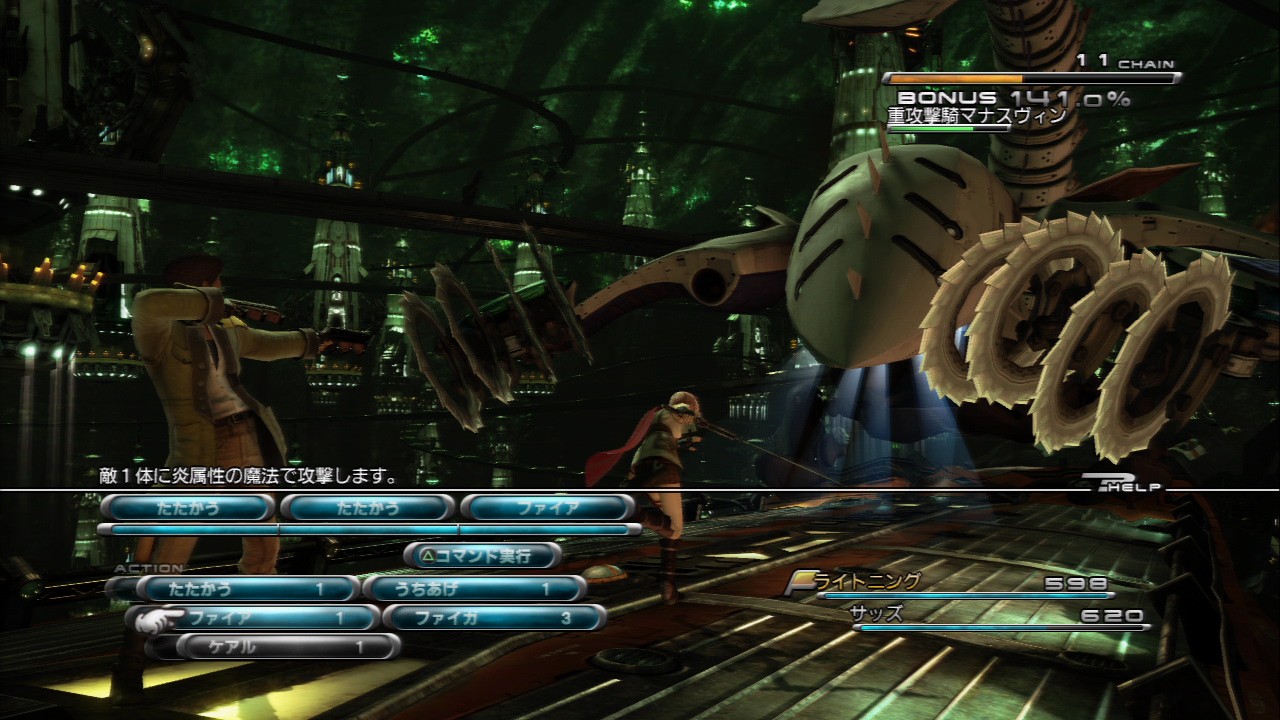Choose the ケアル healing command

click(x=286, y=647)
